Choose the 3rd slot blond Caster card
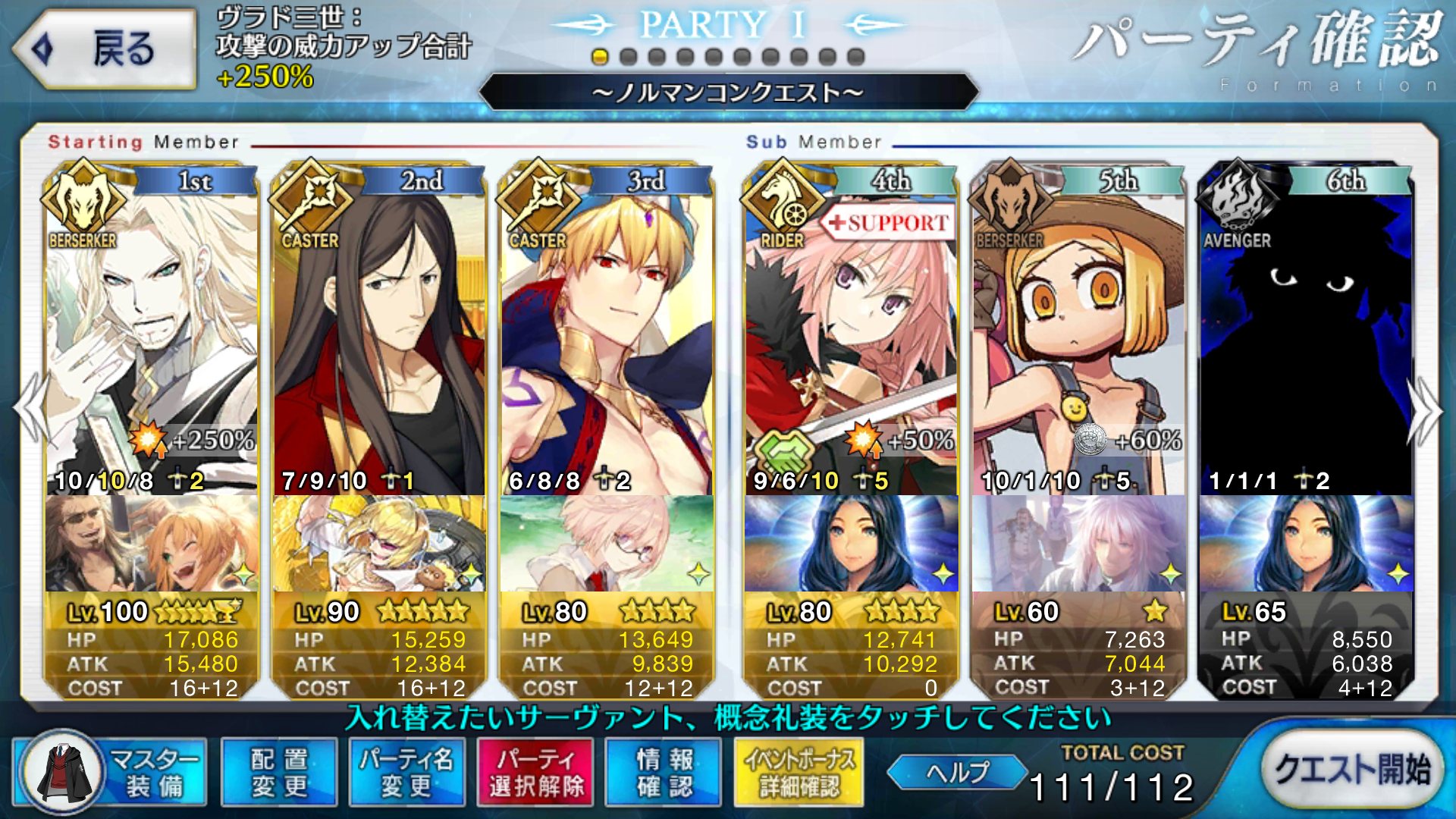Image resolution: width=1456 pixels, height=819 pixels. coord(607,334)
